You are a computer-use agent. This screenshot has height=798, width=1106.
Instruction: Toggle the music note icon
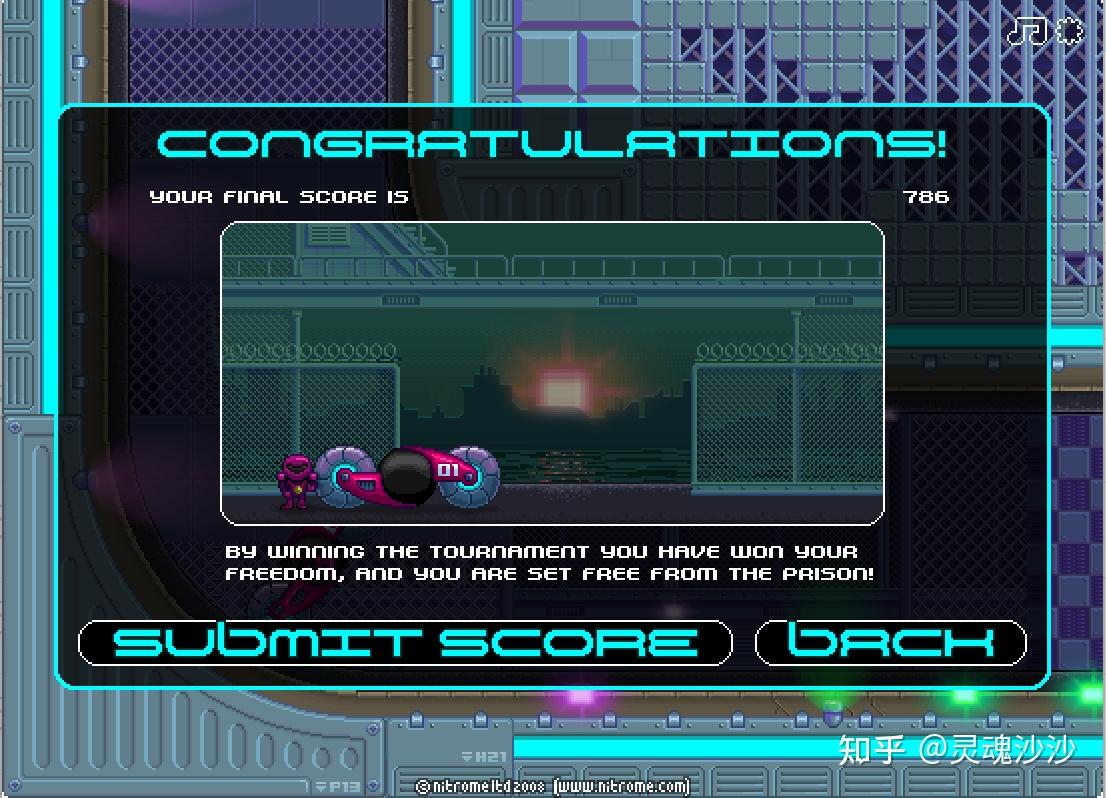point(1026,31)
